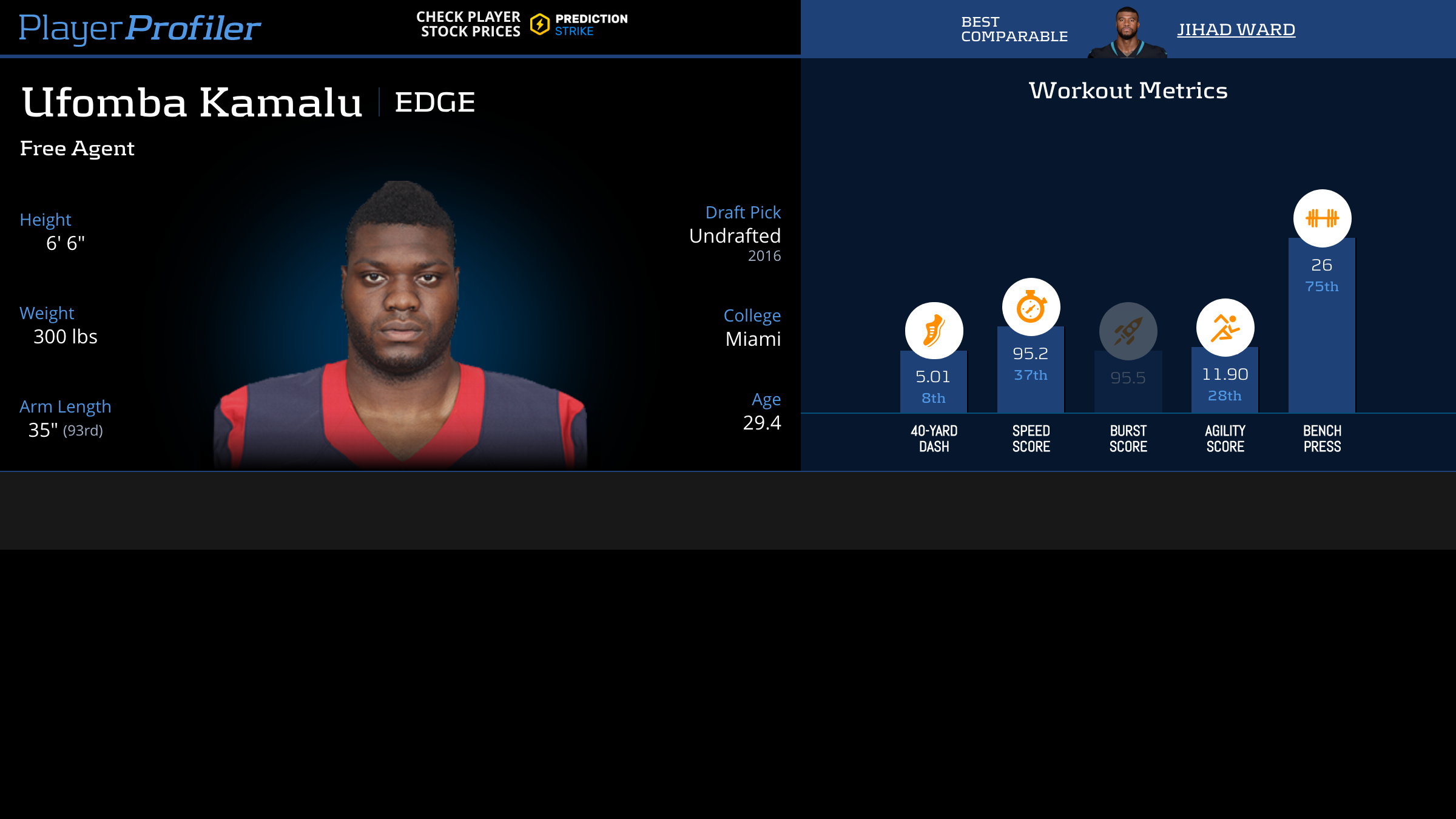Viewport: 1456px width, 819px height.
Task: Open the PlayerProfiler home logo
Action: (x=140, y=28)
